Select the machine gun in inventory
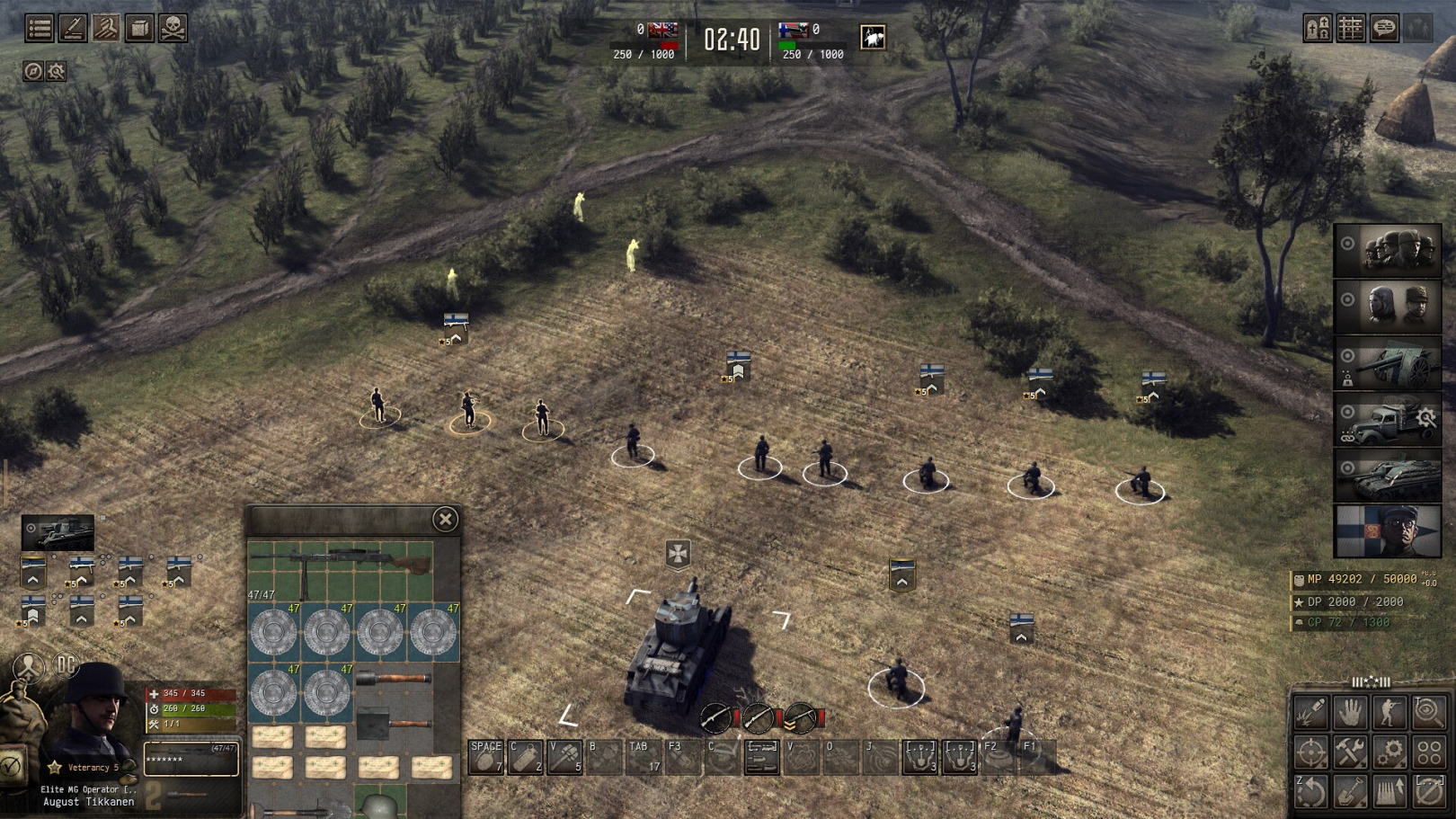 point(342,562)
